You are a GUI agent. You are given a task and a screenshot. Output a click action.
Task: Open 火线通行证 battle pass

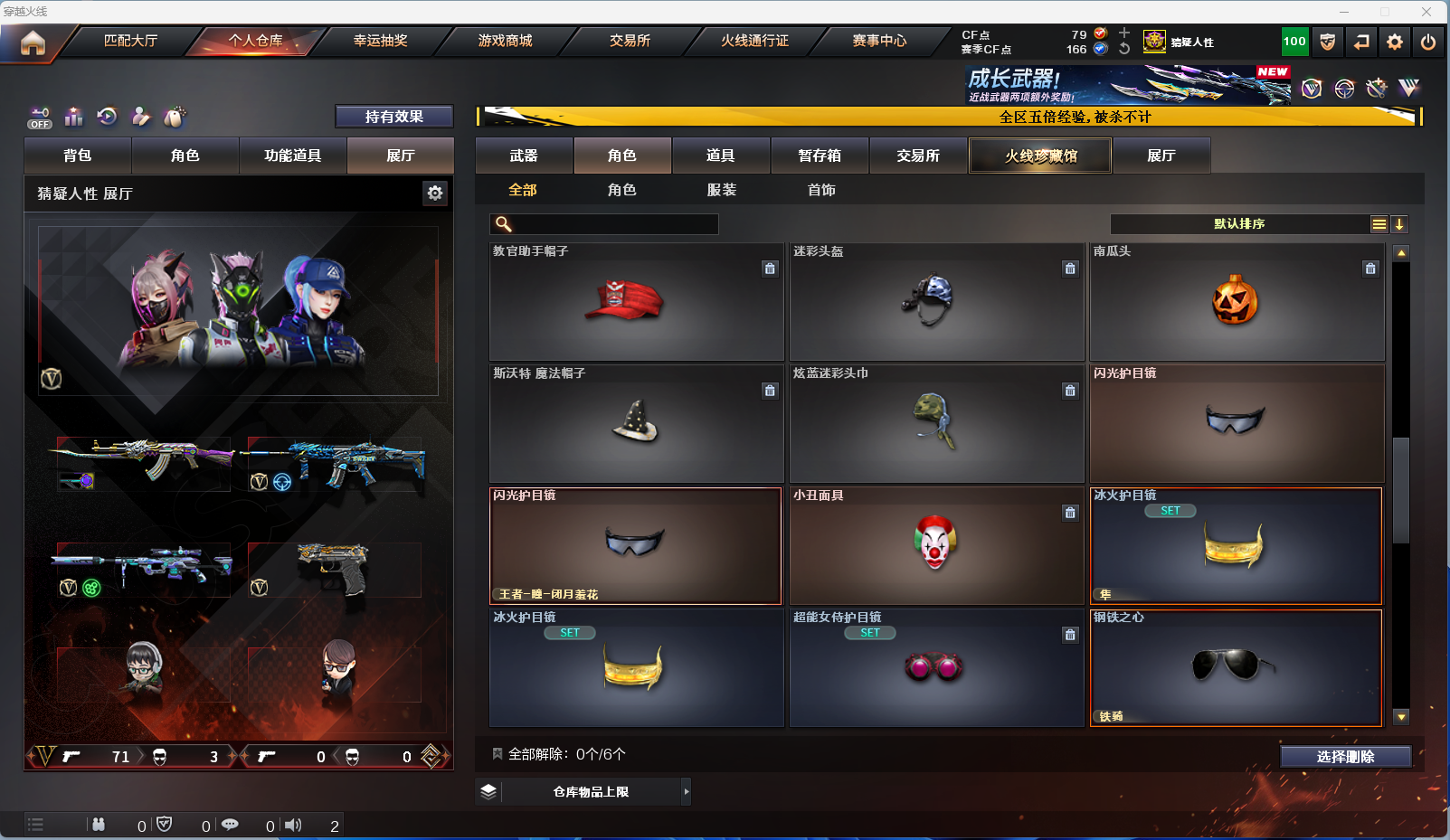754,41
